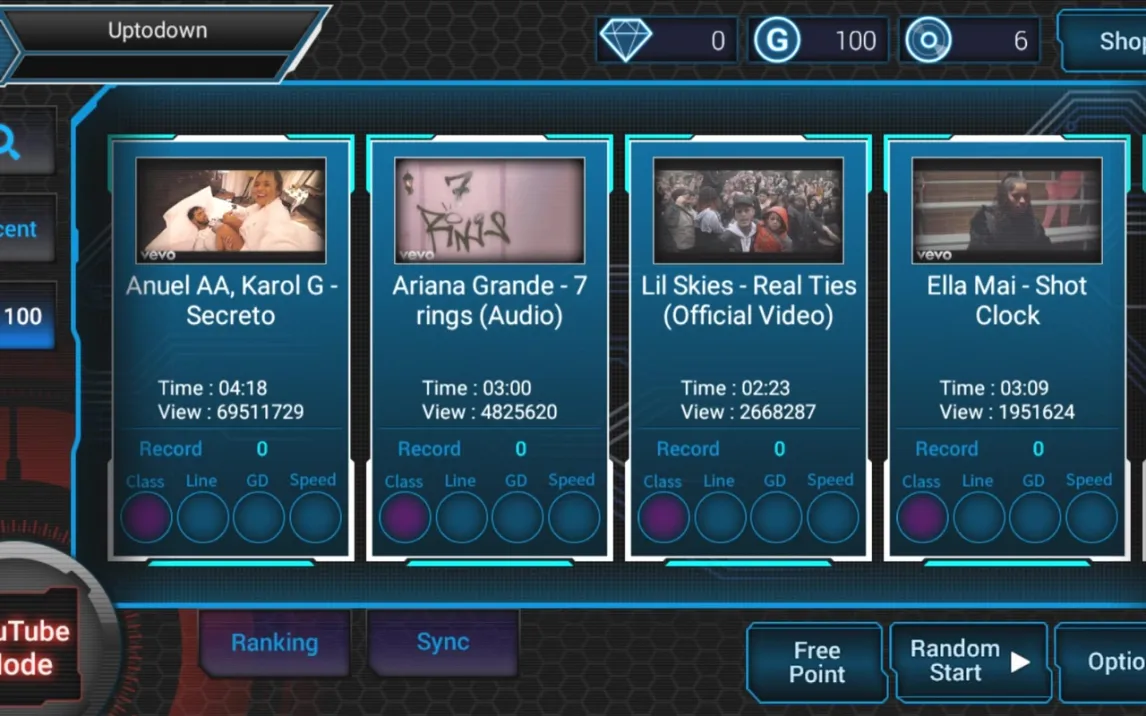Image resolution: width=1146 pixels, height=716 pixels.
Task: Click the 7 rings video thumbnail
Action: tap(489, 211)
